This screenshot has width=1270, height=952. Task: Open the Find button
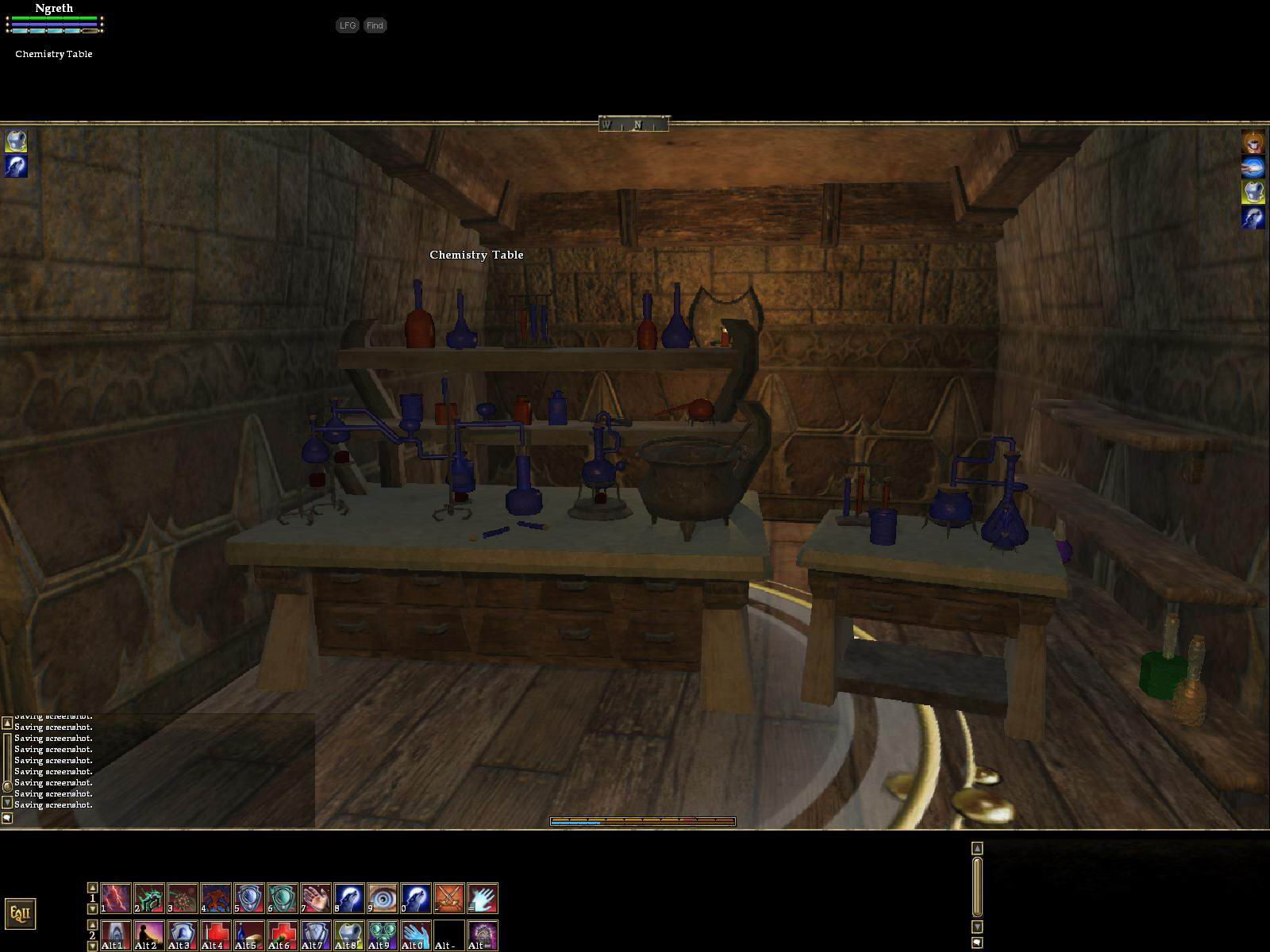(x=375, y=25)
